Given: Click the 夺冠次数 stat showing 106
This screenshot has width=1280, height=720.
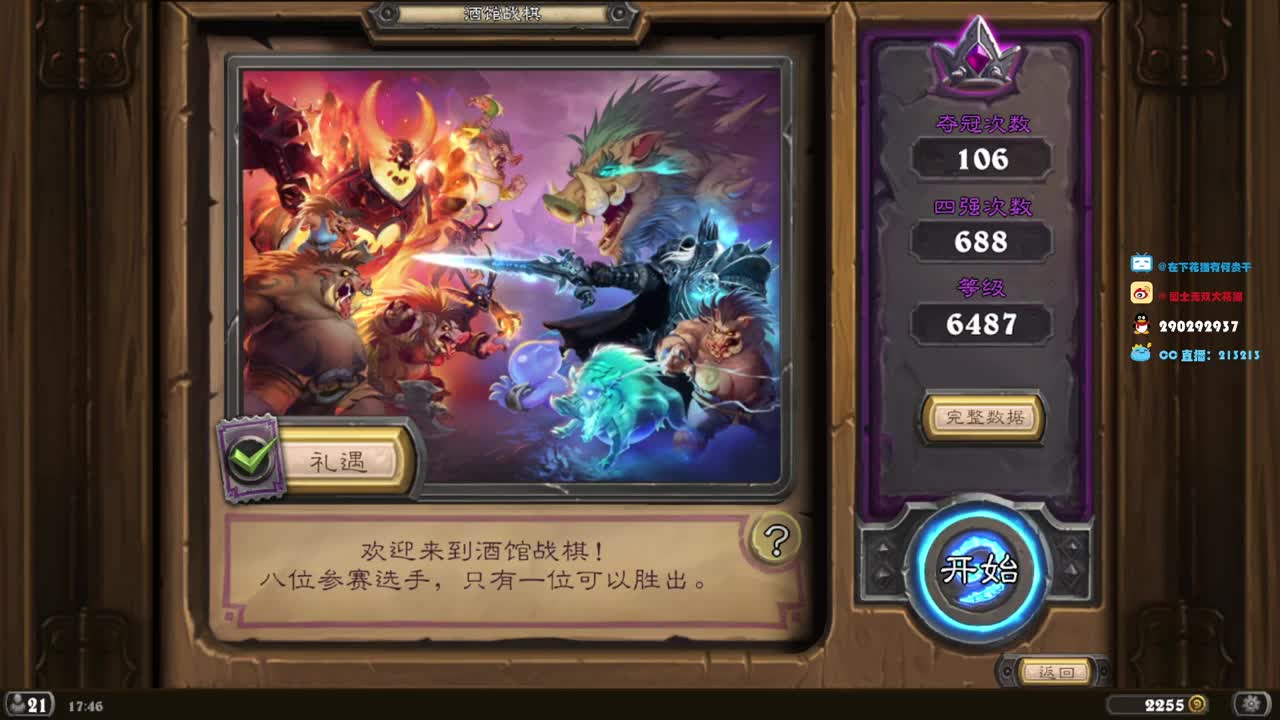Looking at the screenshot, I should tap(982, 158).
